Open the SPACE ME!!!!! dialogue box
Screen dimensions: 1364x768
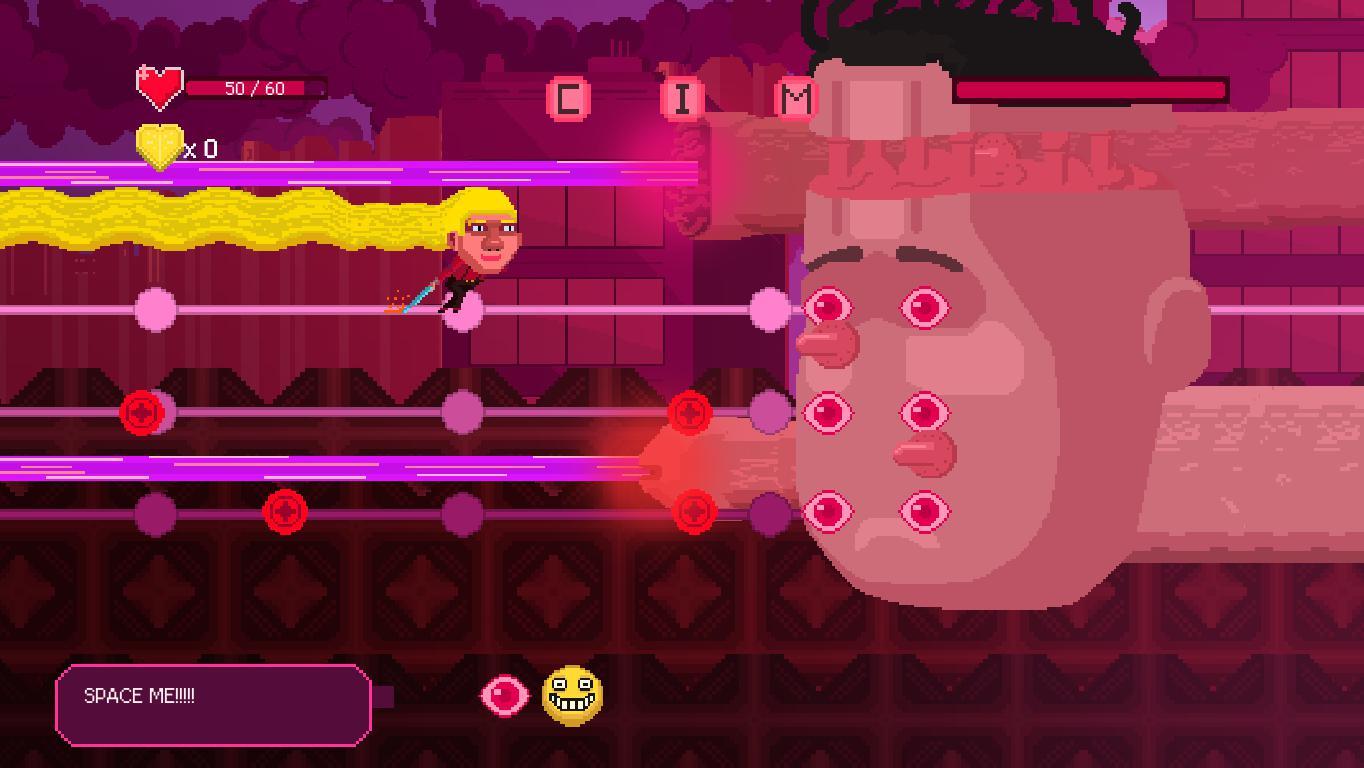(213, 704)
